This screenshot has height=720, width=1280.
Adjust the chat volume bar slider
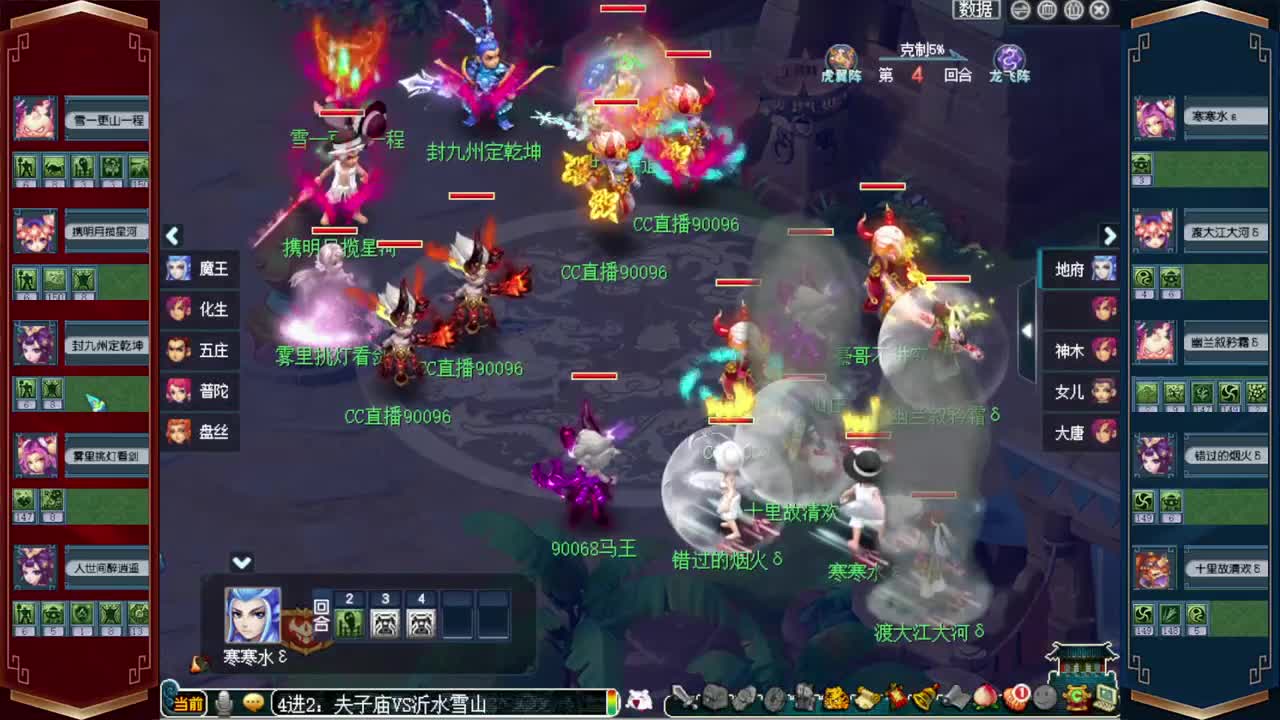coord(612,700)
